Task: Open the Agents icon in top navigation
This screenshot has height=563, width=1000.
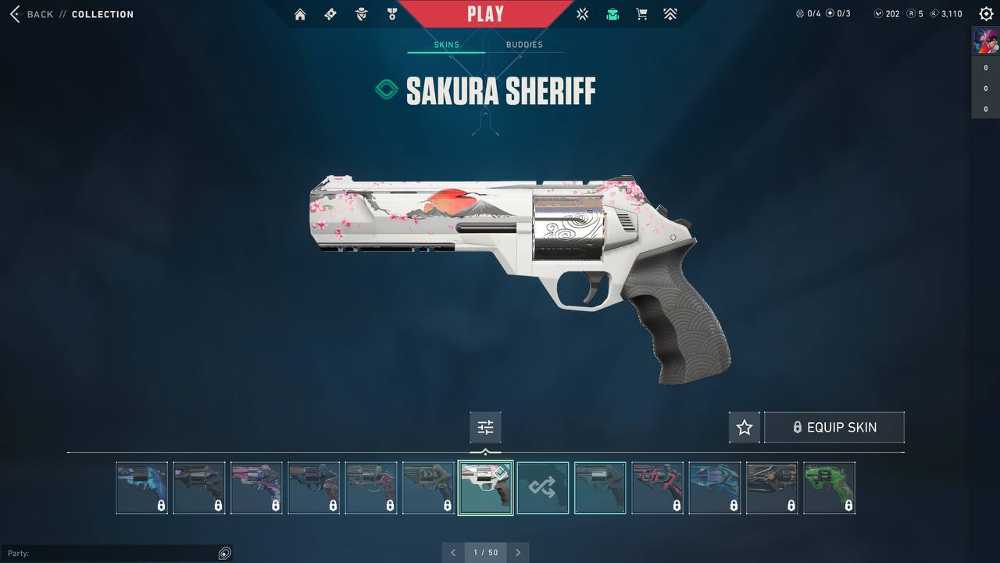Action: [362, 14]
